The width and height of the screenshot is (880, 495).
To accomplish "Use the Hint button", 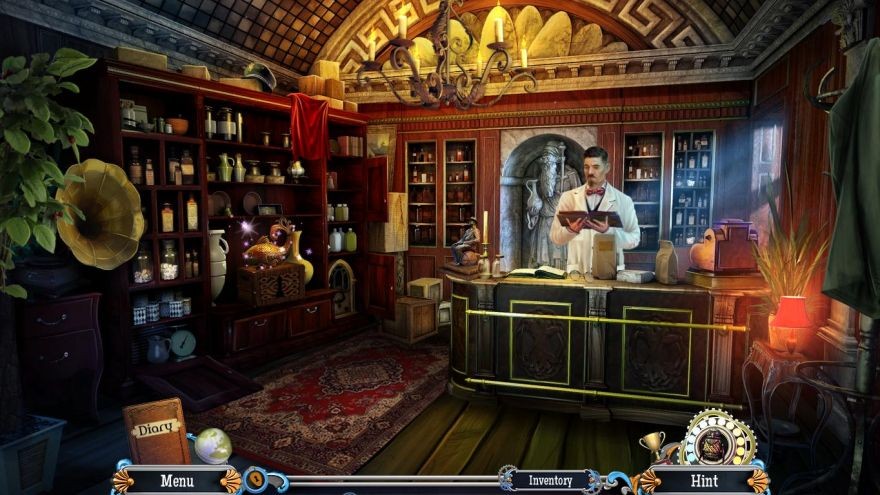I will click(x=706, y=481).
